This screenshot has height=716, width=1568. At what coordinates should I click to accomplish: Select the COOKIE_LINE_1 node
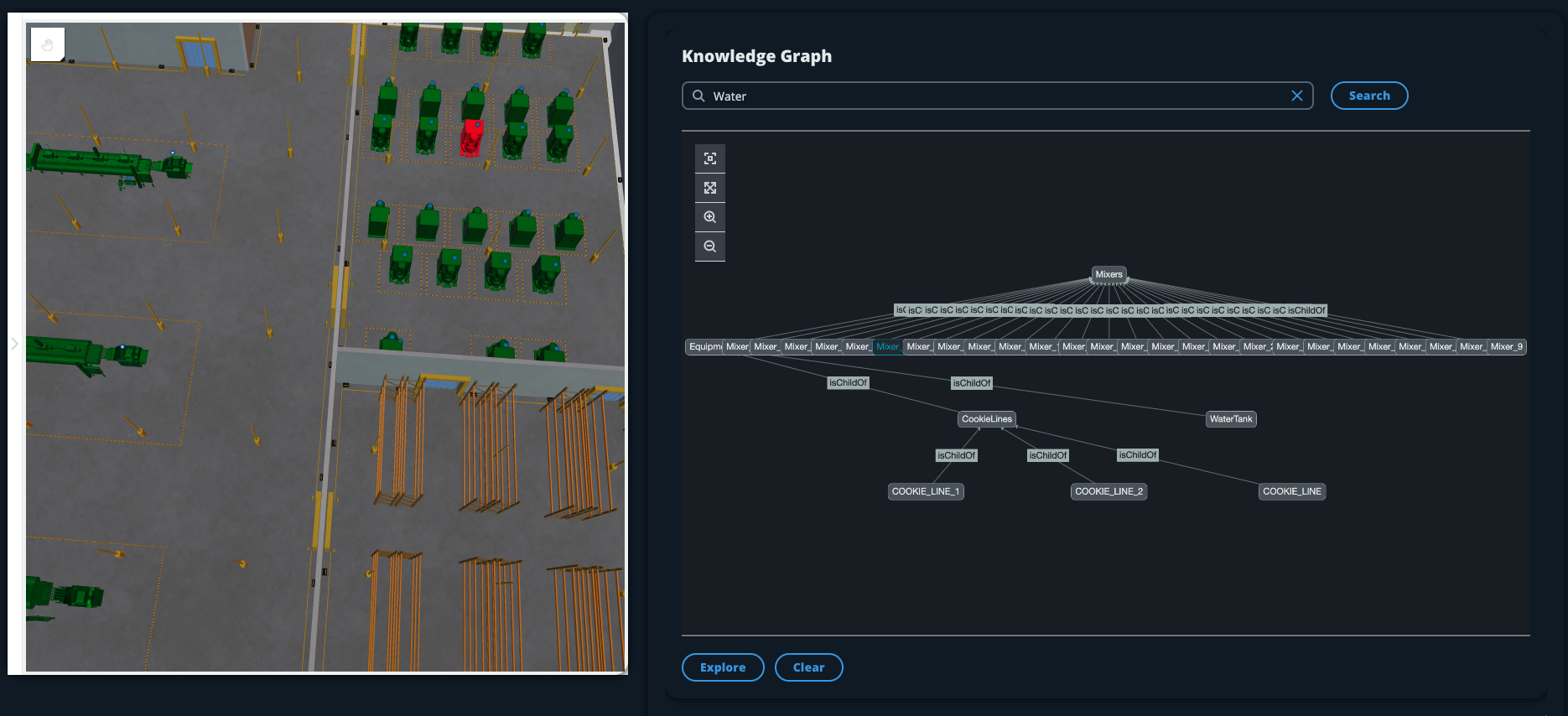click(x=926, y=491)
